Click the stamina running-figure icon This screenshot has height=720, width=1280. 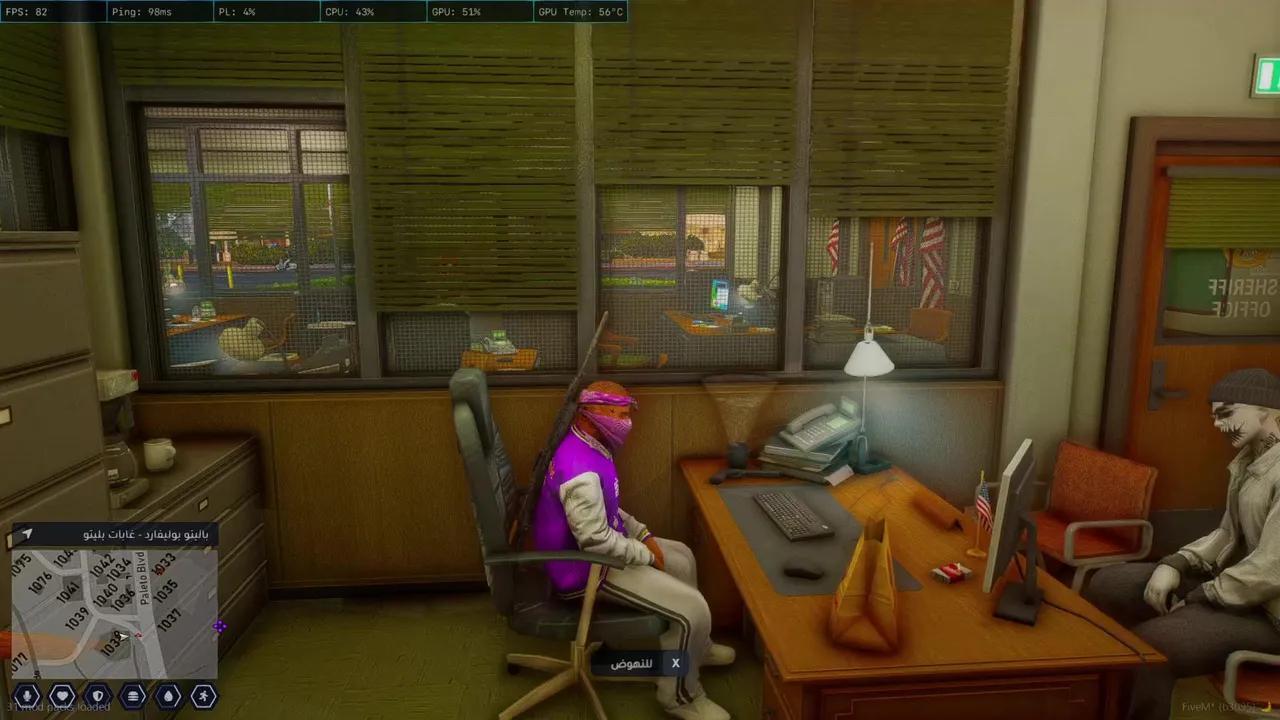[x=205, y=695]
